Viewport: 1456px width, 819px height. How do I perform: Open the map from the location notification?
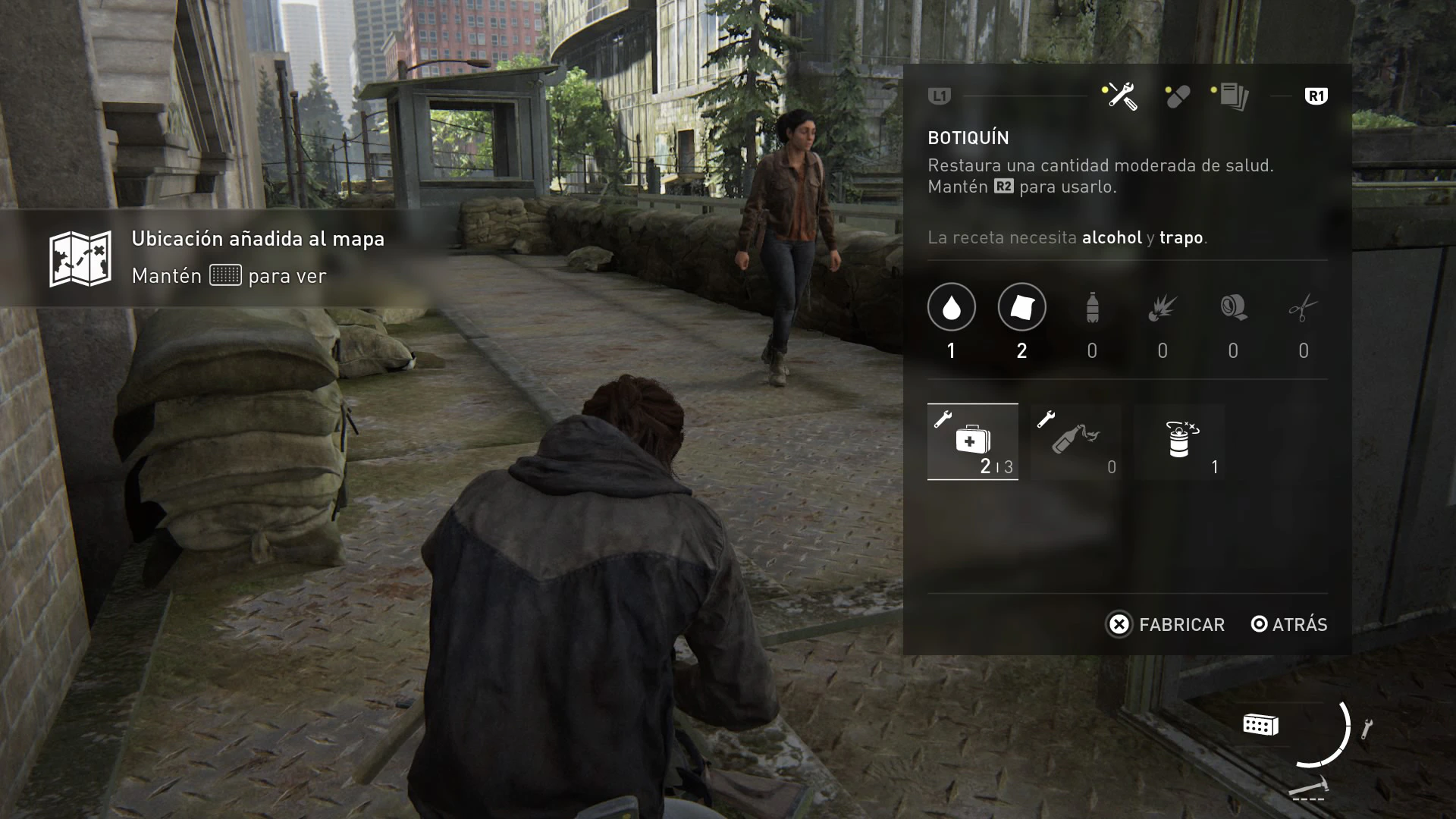tap(225, 275)
